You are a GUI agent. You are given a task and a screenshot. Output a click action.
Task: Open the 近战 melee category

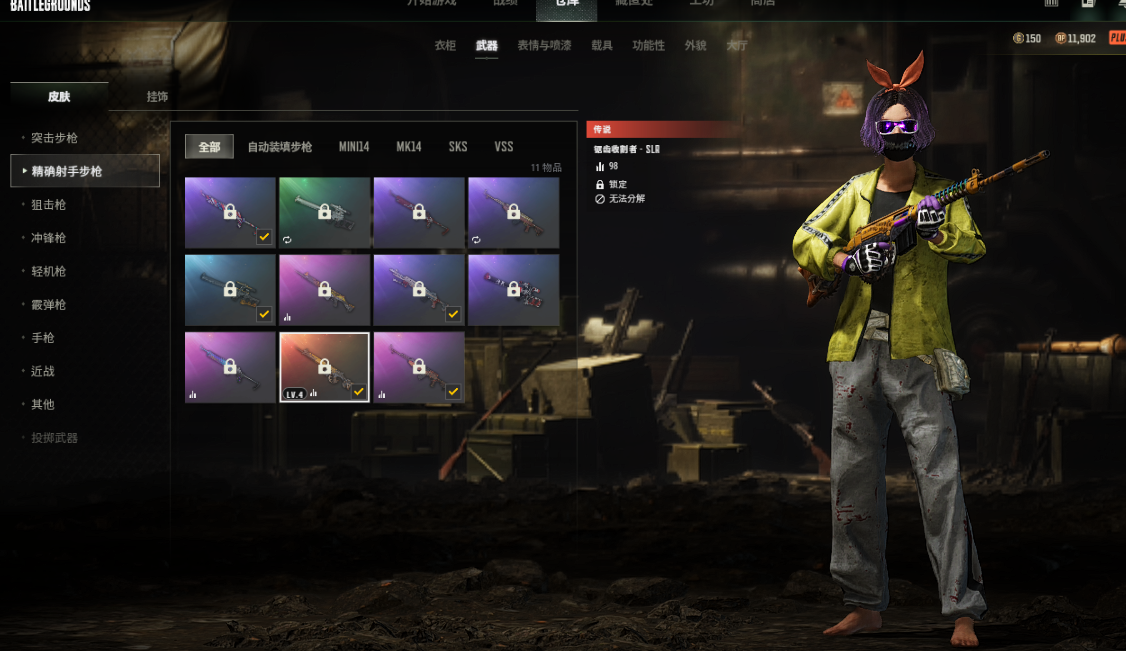[42, 371]
